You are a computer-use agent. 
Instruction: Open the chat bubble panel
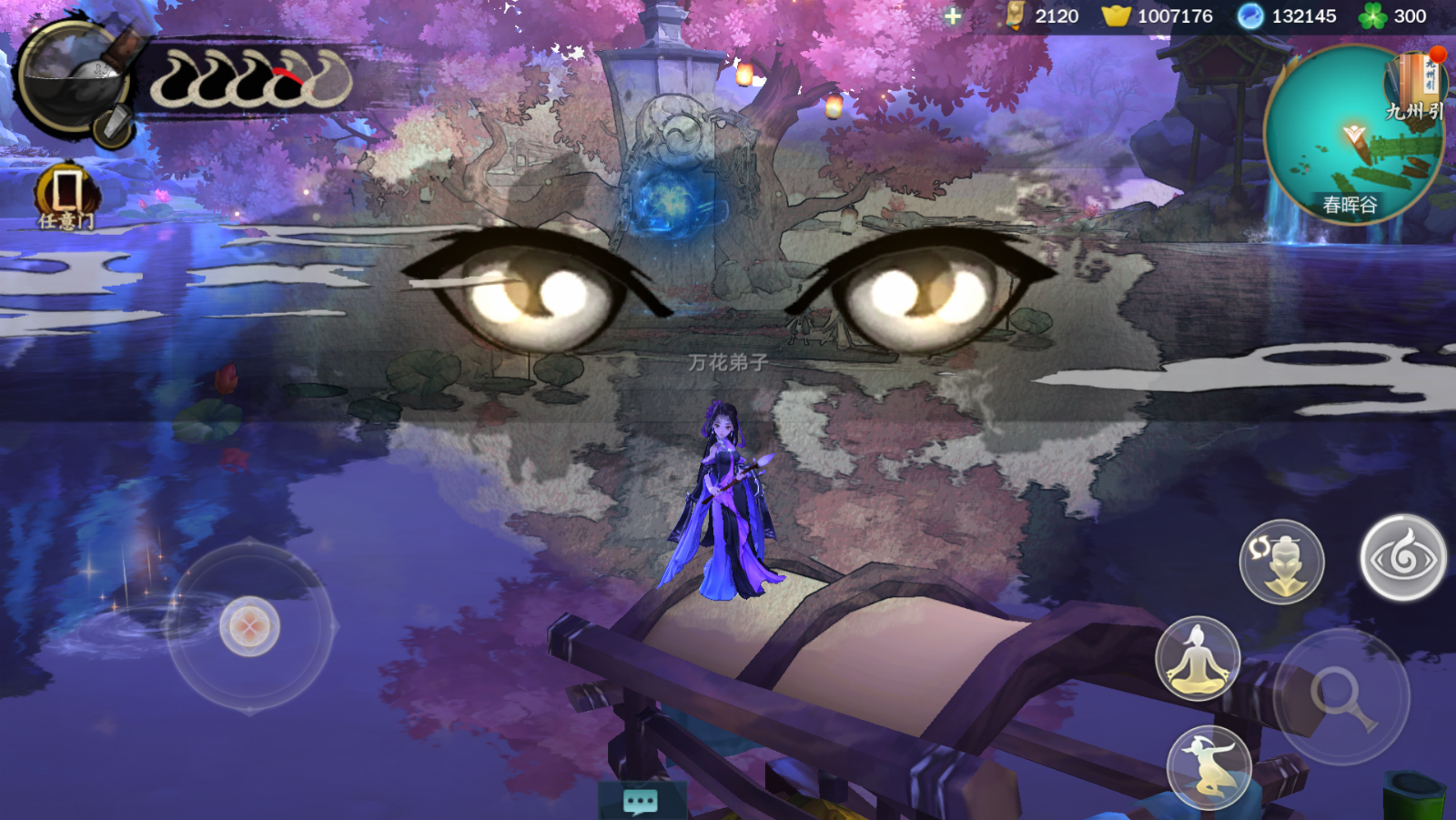641,801
